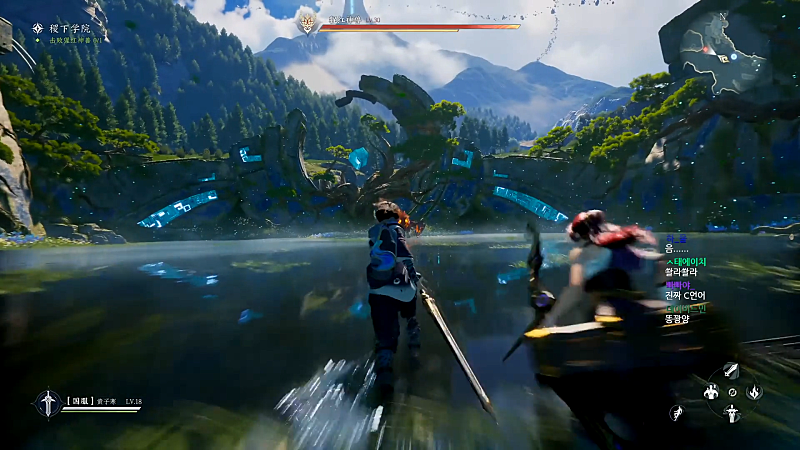Activate the flame skill icon
The image size is (800, 450).
click(754, 392)
